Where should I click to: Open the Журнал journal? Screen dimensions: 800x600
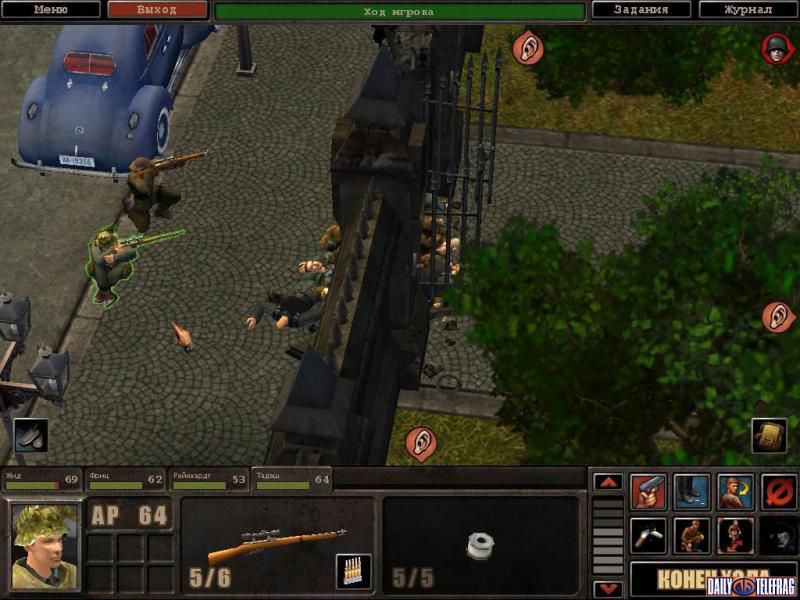click(748, 10)
